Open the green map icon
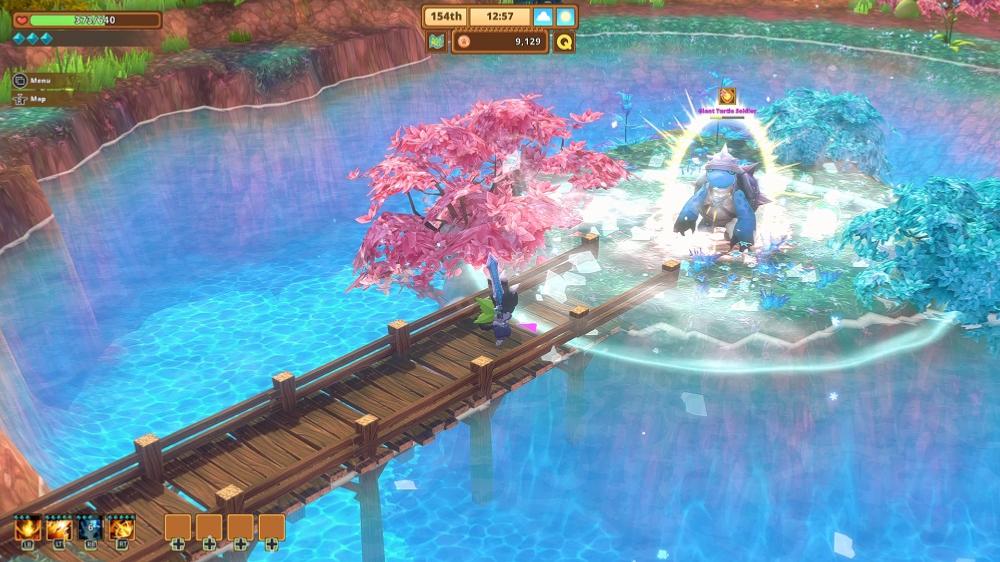This screenshot has width=1000, height=562. pyautogui.click(x=436, y=41)
